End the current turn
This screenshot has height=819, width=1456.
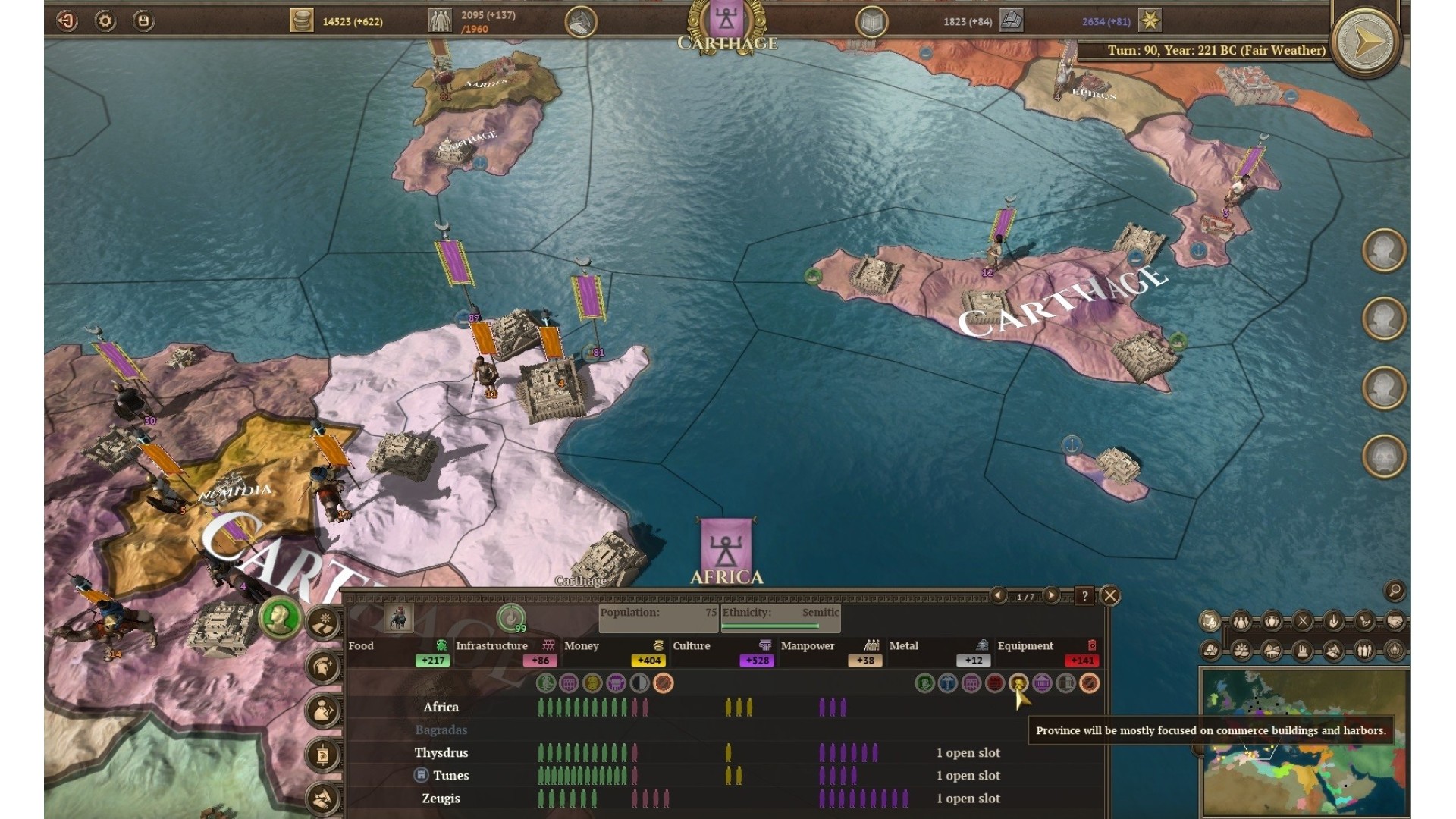[x=1366, y=42]
